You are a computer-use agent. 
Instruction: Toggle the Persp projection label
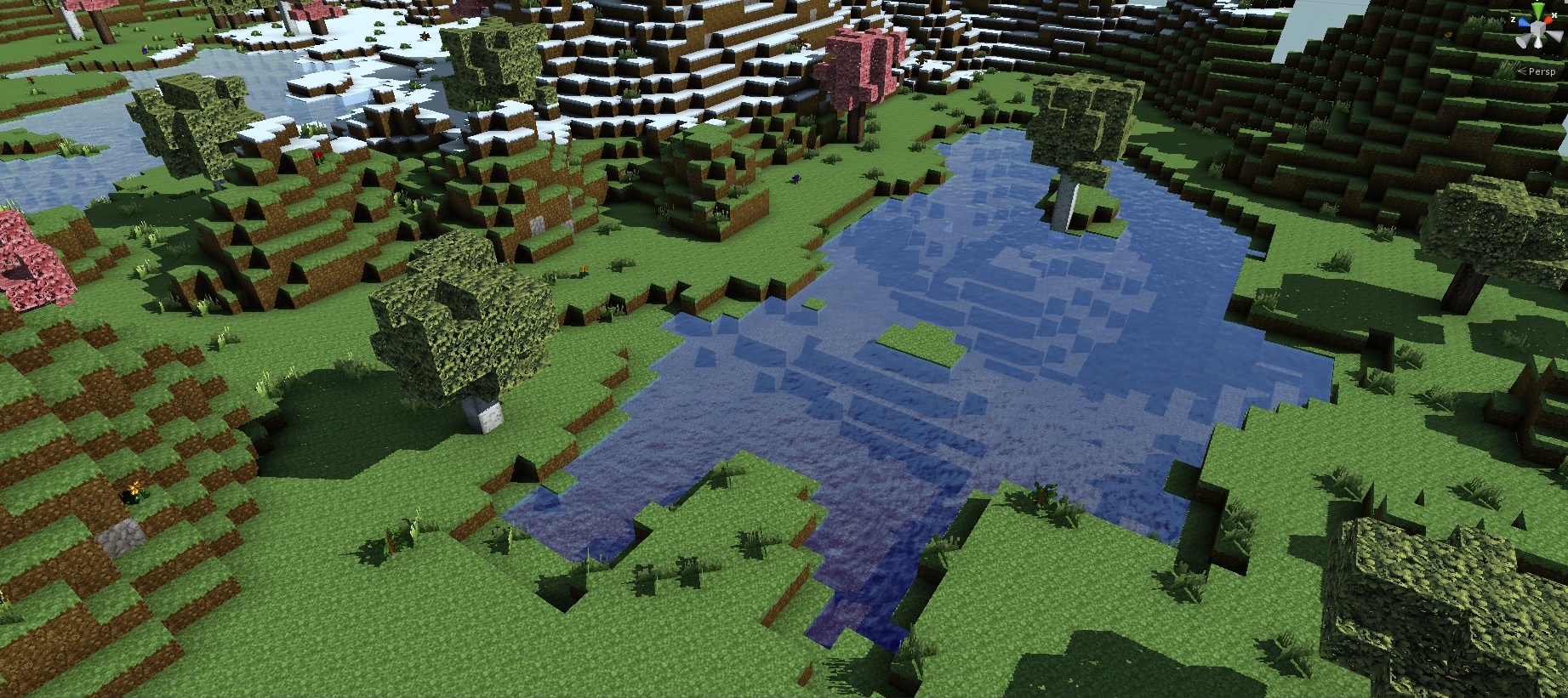1541,72
